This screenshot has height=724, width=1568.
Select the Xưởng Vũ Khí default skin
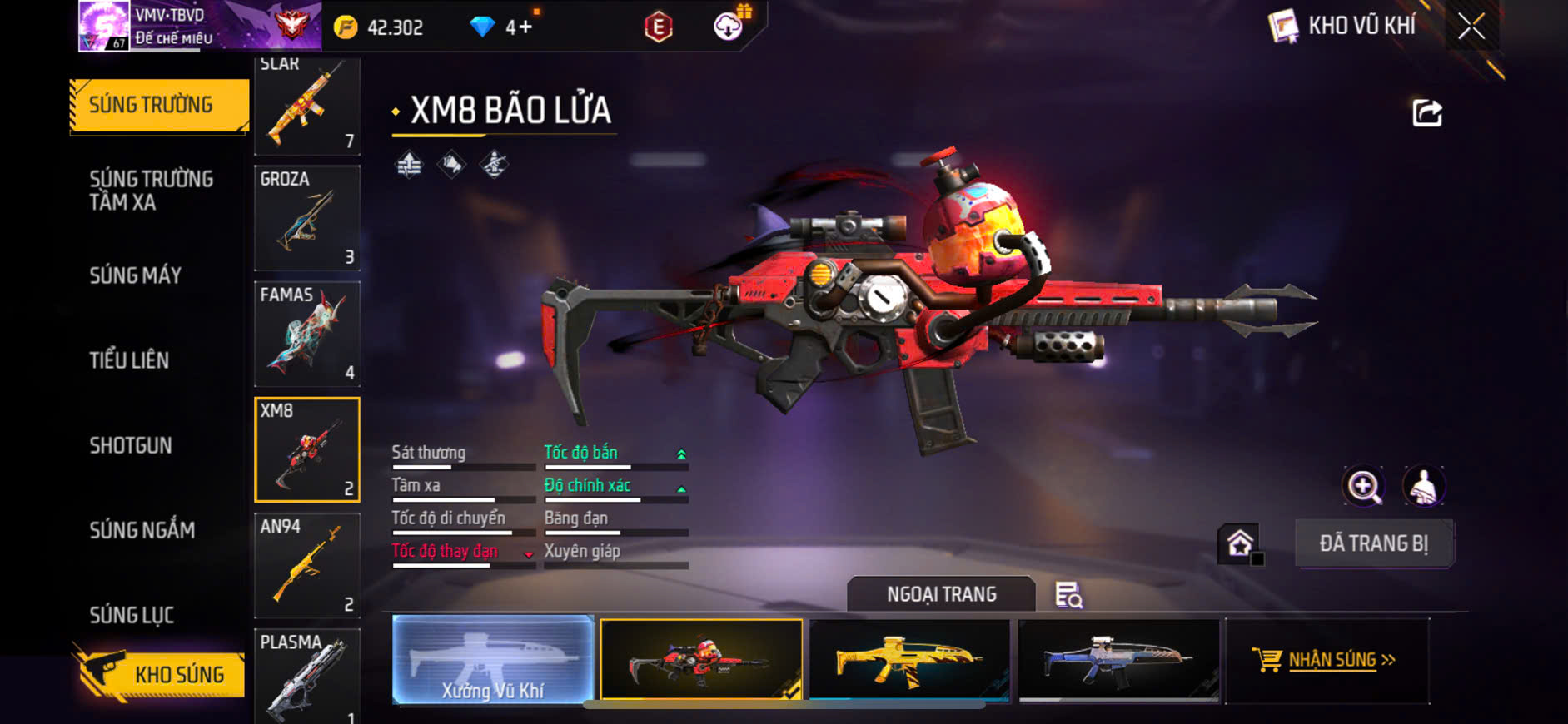[x=493, y=661]
